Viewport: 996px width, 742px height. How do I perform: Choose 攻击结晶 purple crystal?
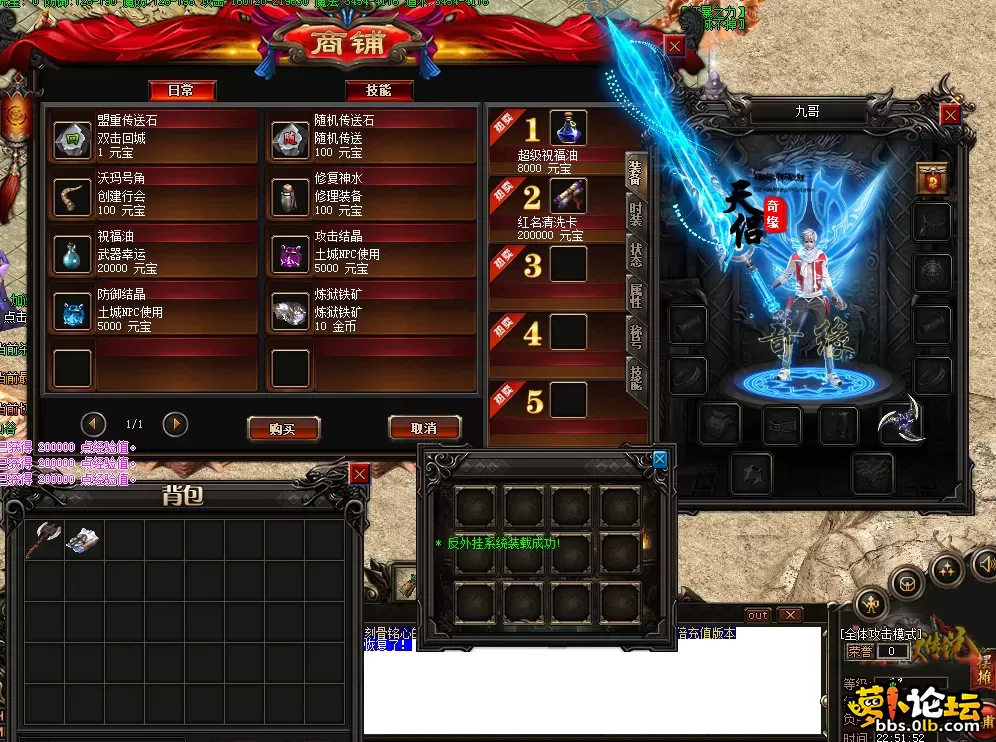click(x=291, y=256)
